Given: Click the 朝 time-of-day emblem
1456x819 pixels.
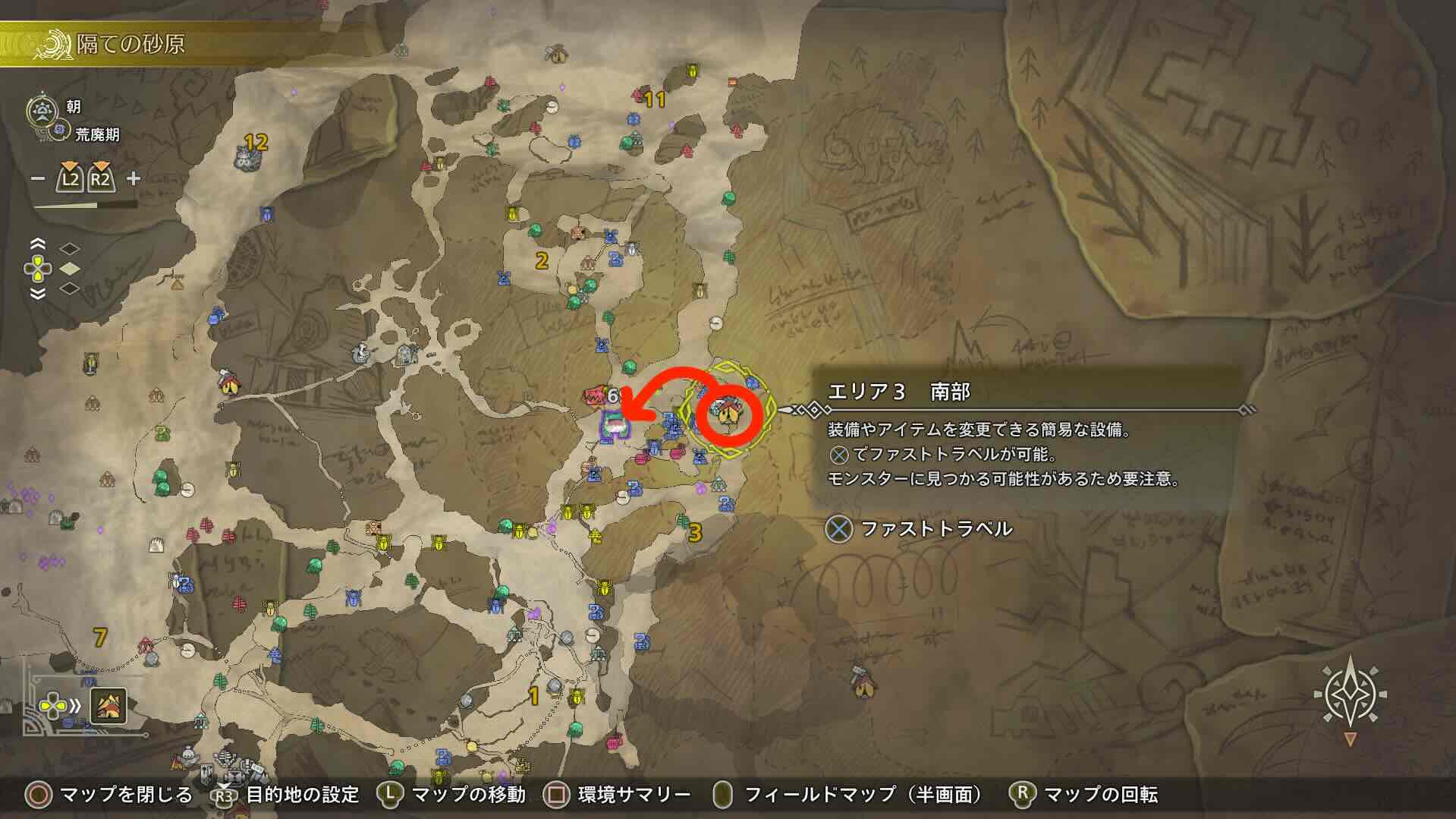Looking at the screenshot, I should coord(42,110).
